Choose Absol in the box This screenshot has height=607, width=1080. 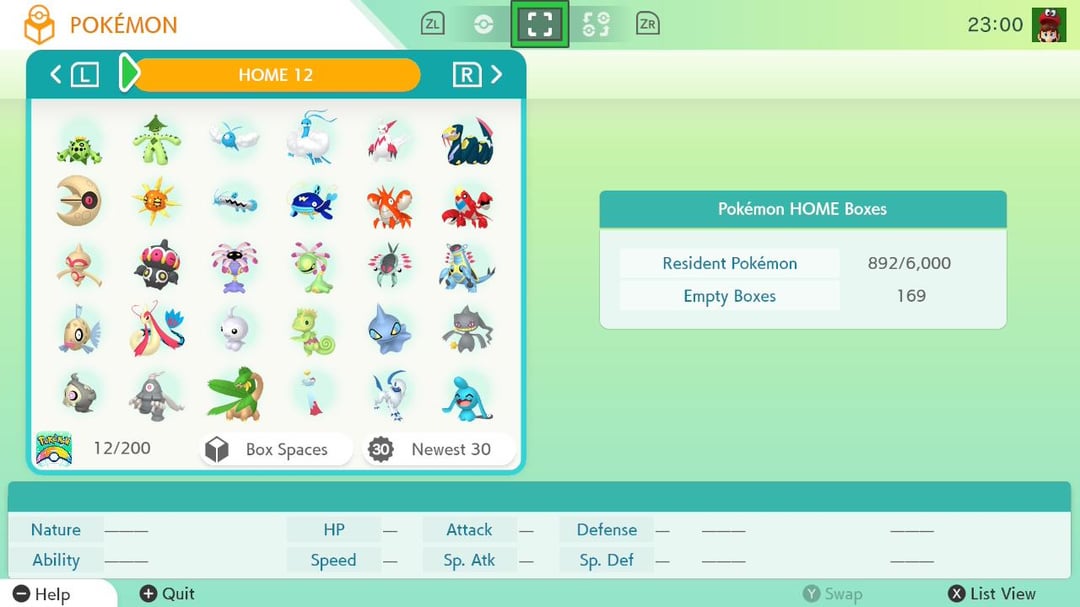389,393
